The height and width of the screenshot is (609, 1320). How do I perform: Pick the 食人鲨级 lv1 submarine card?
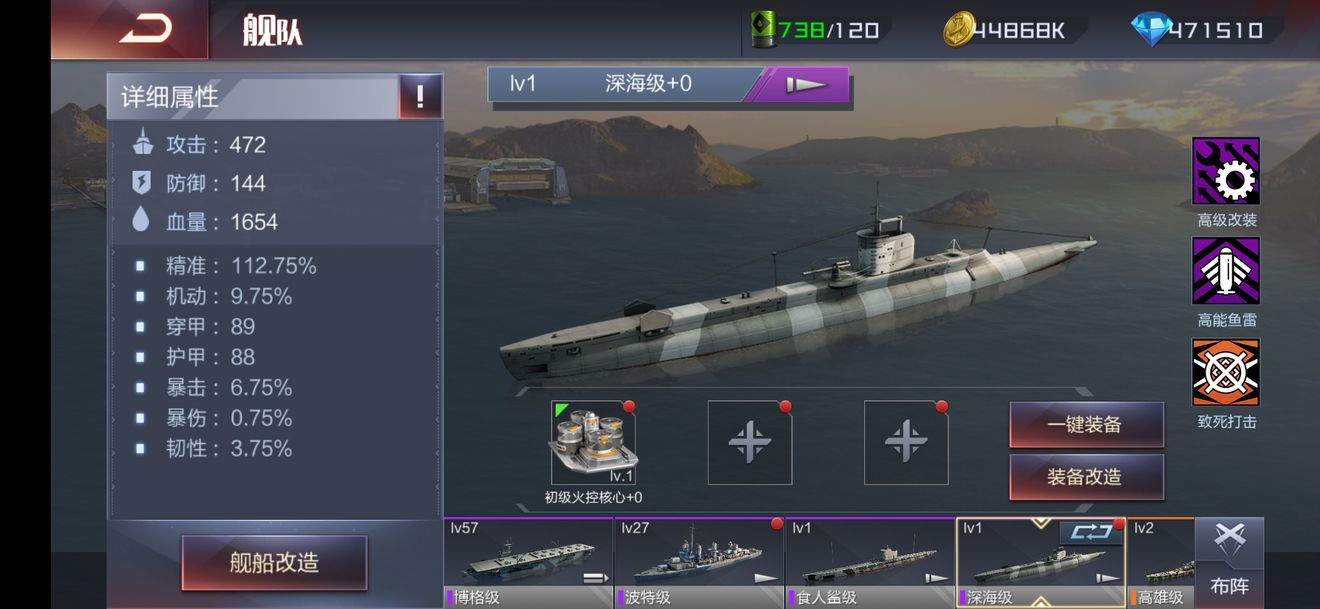[x=870, y=563]
